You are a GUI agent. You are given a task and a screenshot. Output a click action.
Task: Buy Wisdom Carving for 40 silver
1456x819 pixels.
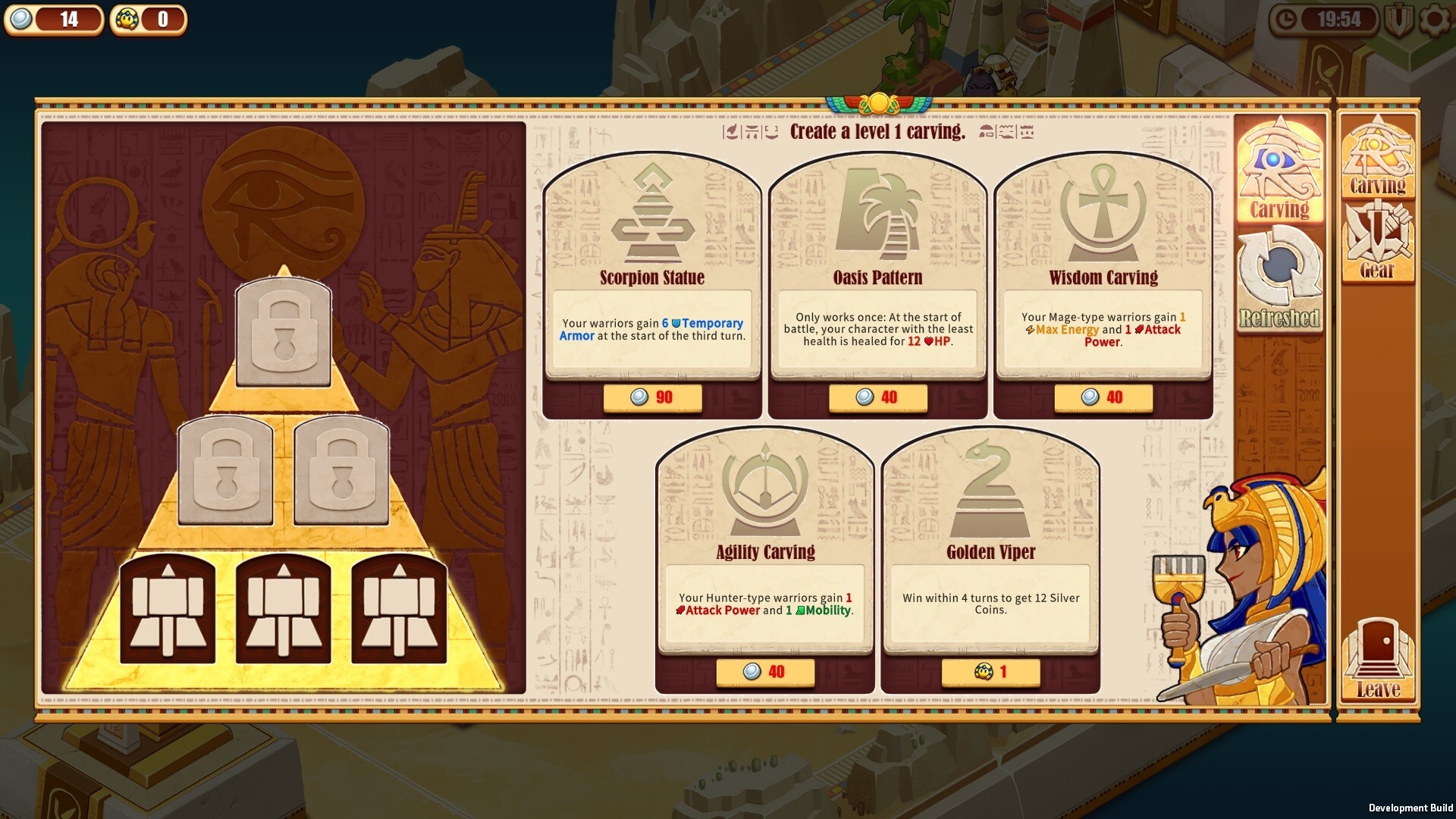coord(1103,397)
